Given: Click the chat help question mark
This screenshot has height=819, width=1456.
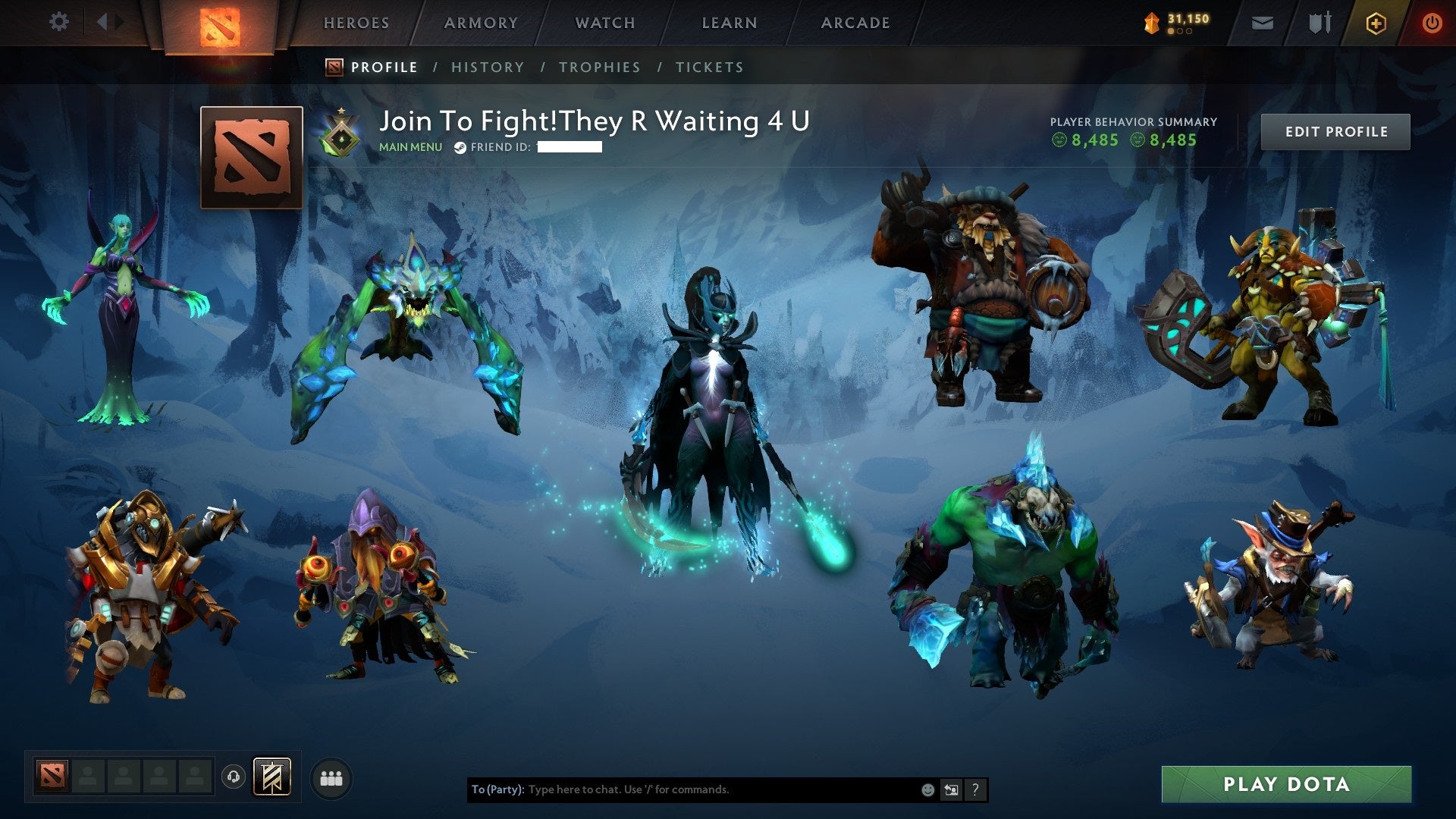Looking at the screenshot, I should tap(975, 789).
